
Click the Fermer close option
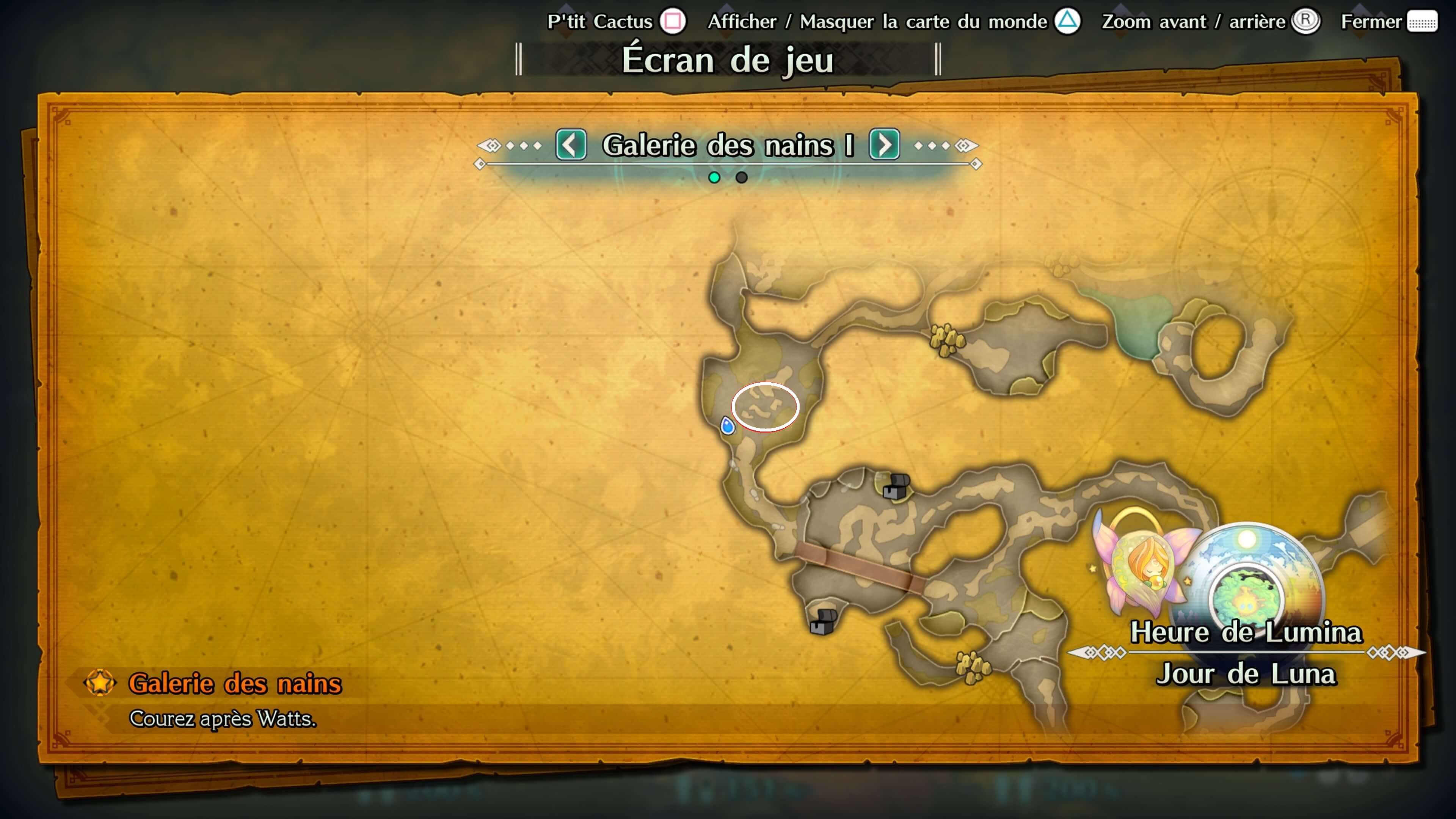[1388, 22]
